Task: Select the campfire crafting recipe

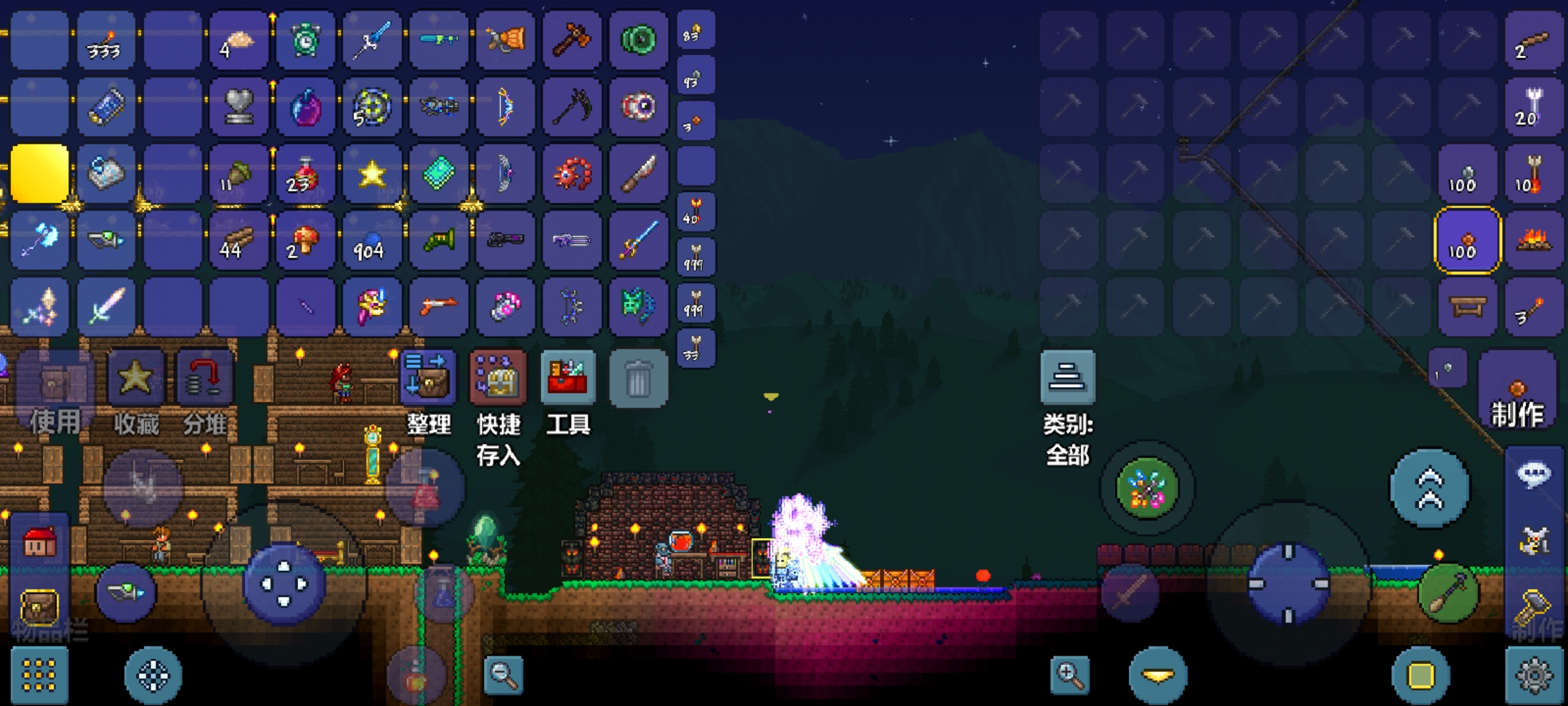Action: 1533,240
